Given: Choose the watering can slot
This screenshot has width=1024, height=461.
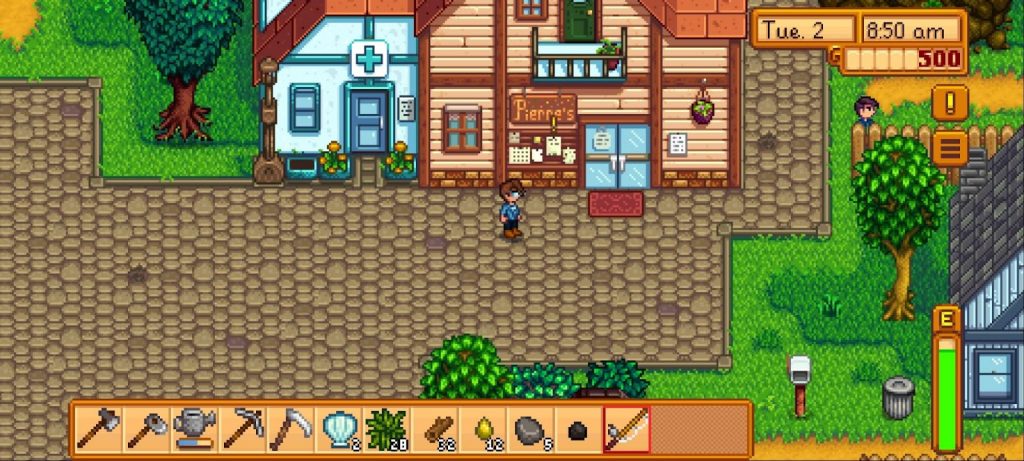Looking at the screenshot, I should pyautogui.click(x=194, y=429).
